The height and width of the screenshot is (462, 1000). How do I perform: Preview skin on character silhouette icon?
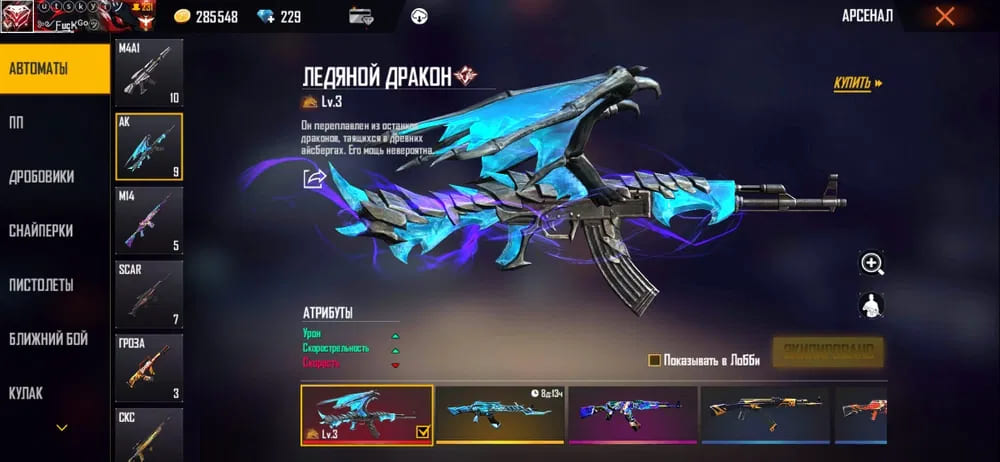pos(872,305)
